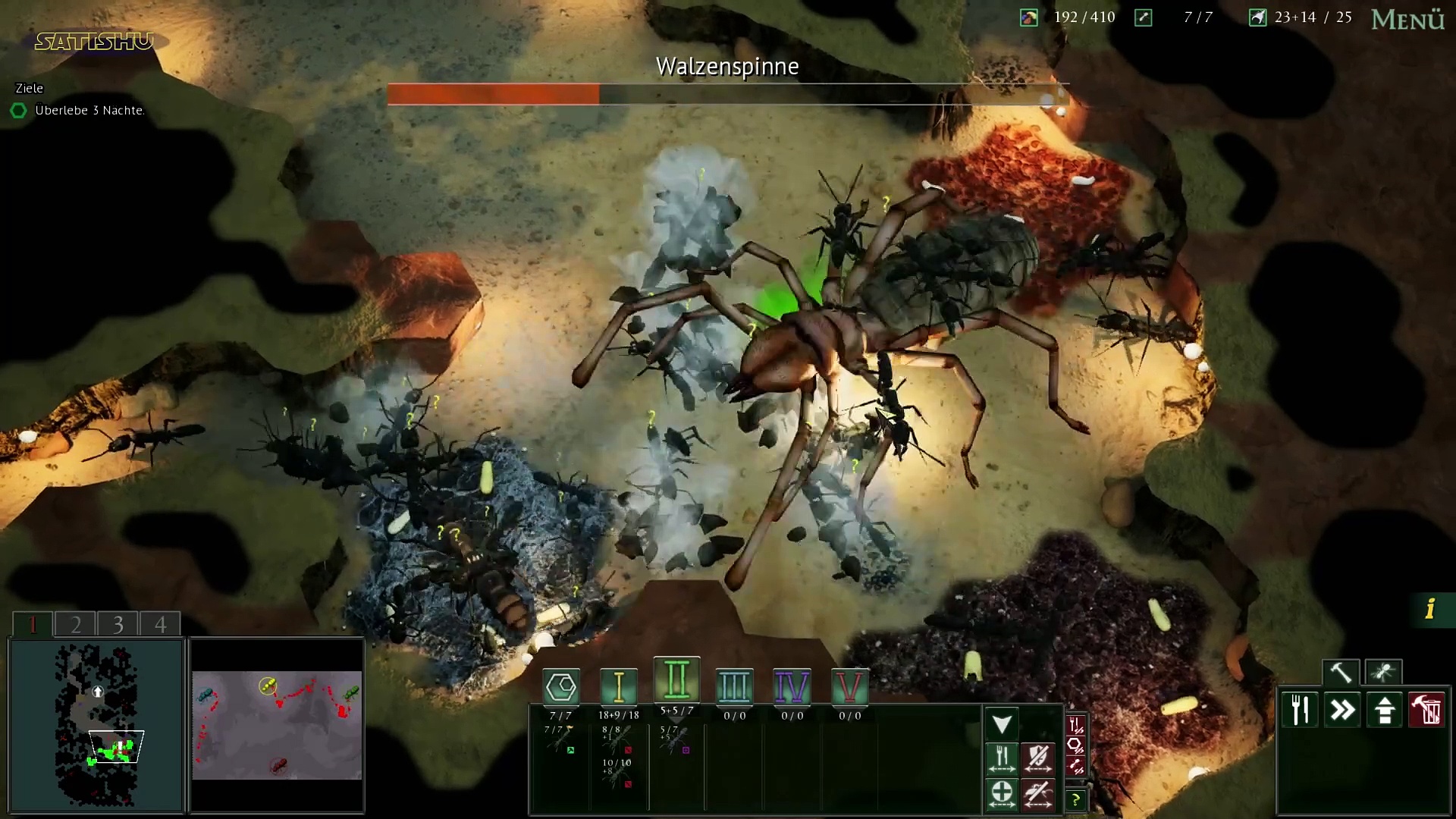Click the upgrade arrow button
1456x819 pixels.
(x=1385, y=711)
